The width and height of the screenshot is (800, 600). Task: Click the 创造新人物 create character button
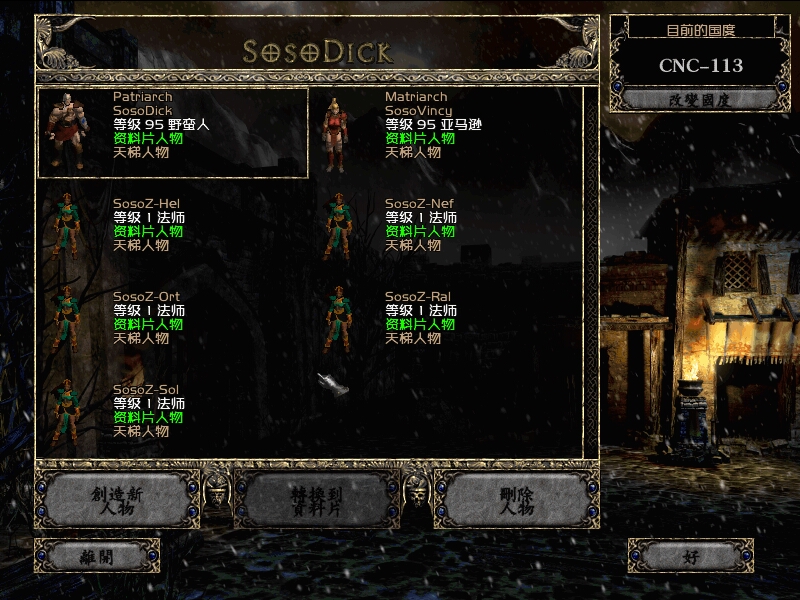click(117, 500)
